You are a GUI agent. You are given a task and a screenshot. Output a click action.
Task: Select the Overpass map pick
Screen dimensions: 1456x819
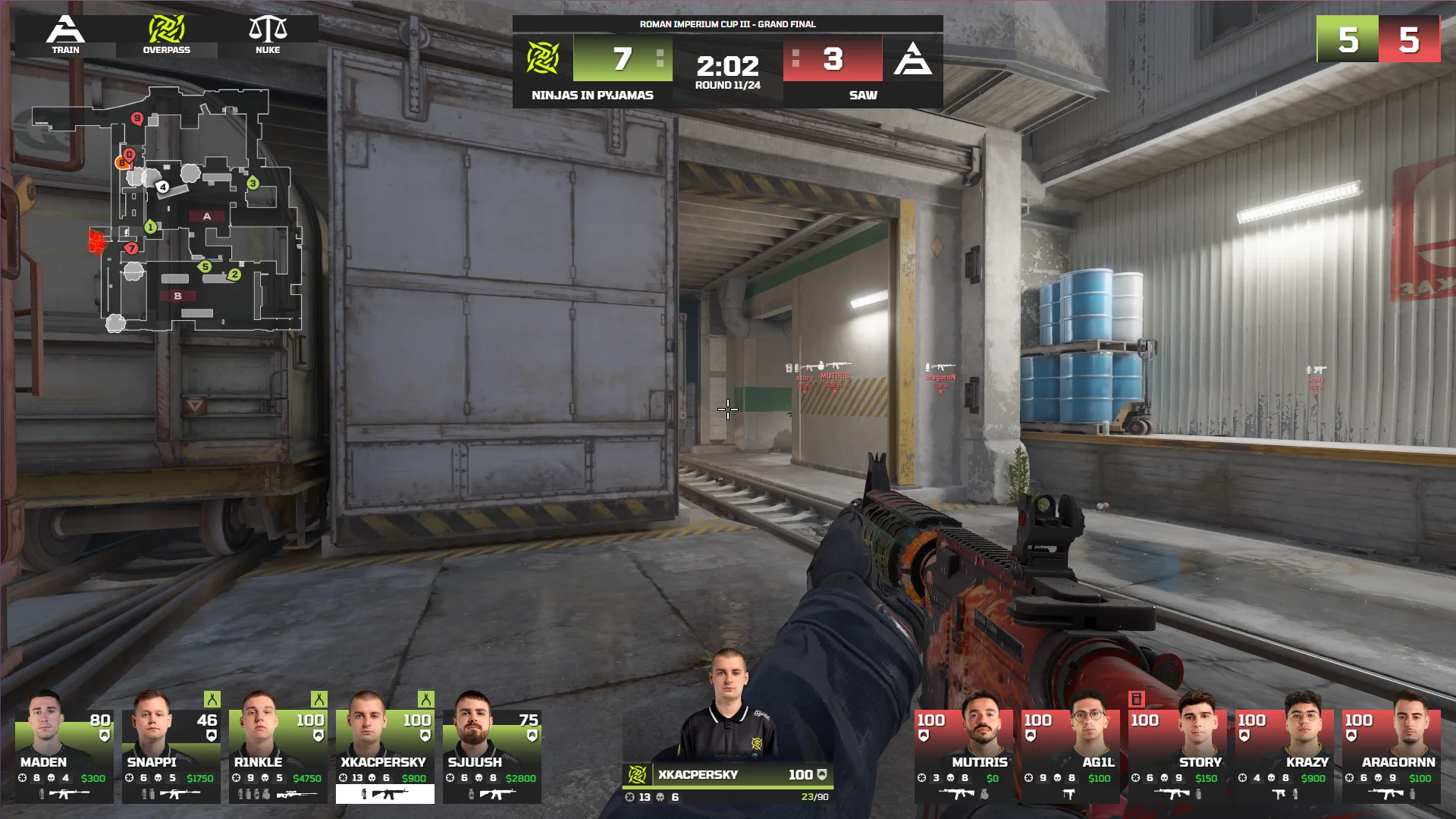click(167, 36)
